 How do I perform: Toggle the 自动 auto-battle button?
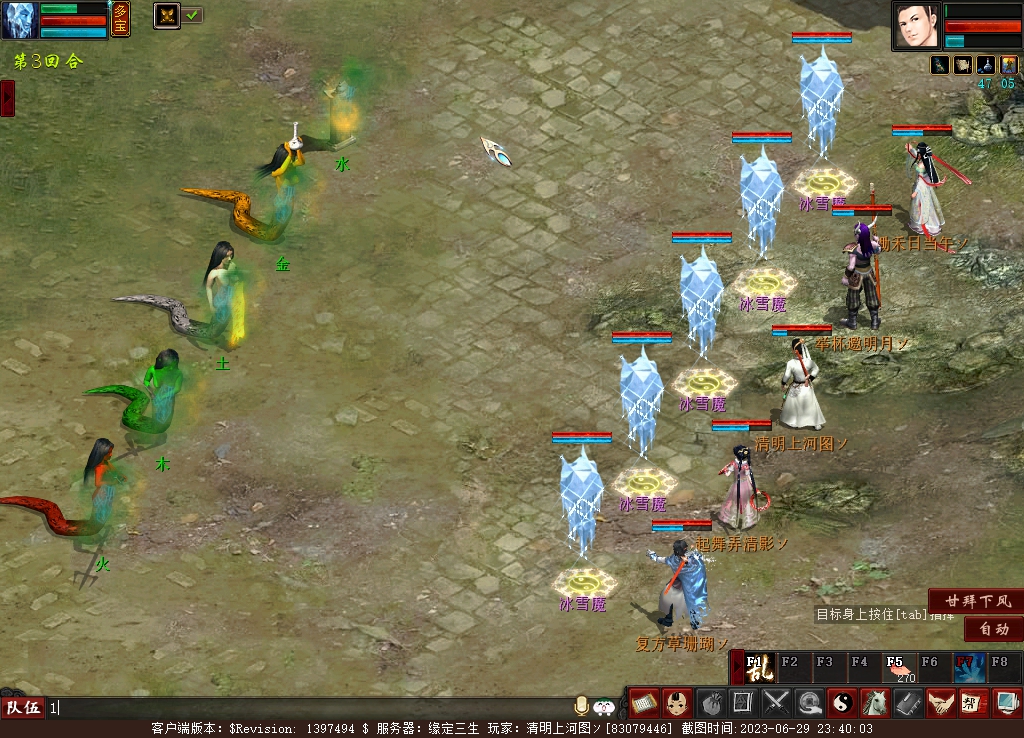pyautogui.click(x=993, y=629)
